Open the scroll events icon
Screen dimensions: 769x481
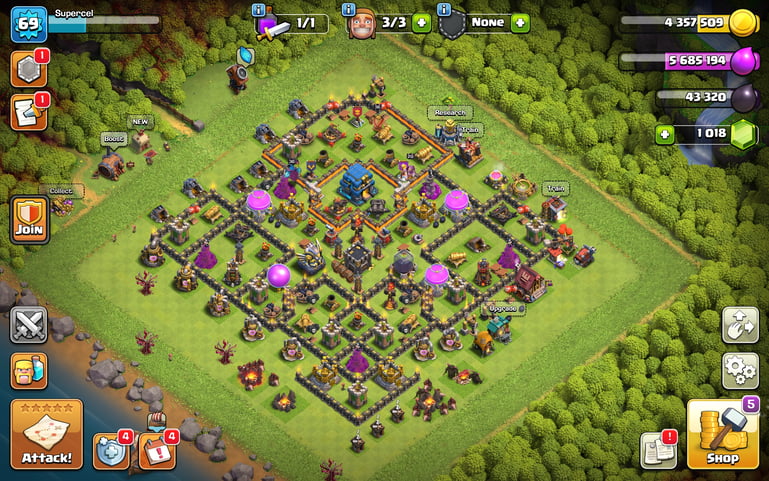pos(29,111)
